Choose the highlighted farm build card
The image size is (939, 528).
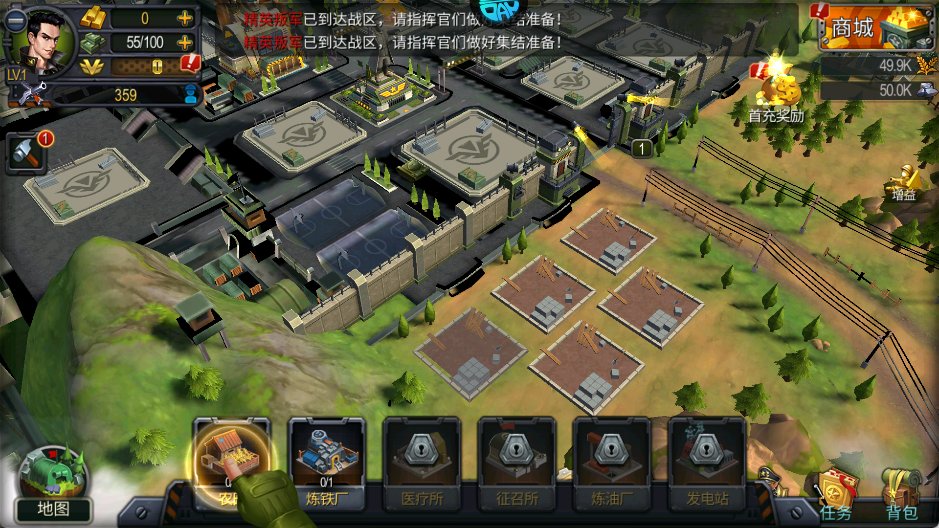[231, 455]
